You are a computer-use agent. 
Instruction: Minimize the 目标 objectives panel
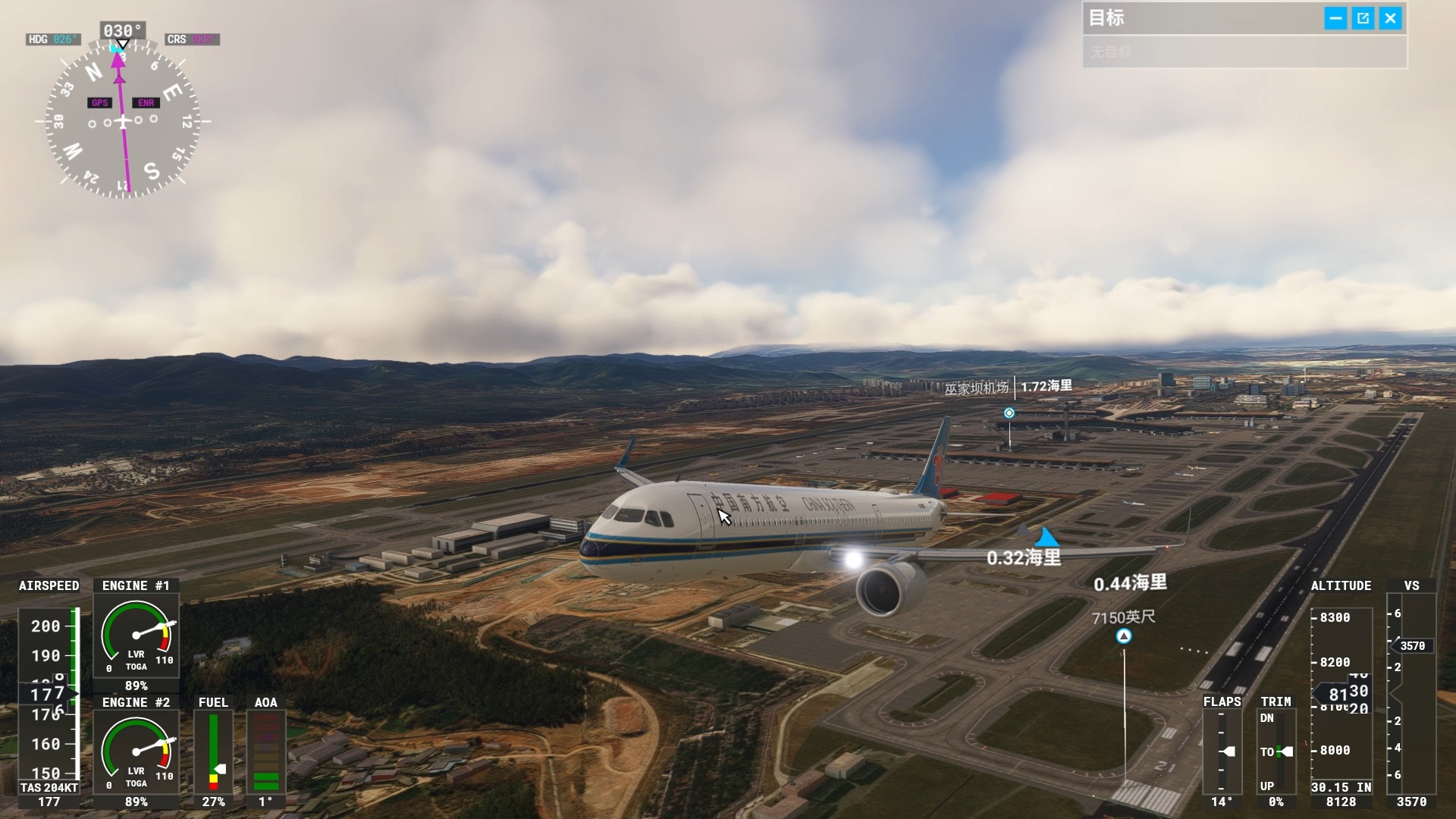(x=1335, y=18)
